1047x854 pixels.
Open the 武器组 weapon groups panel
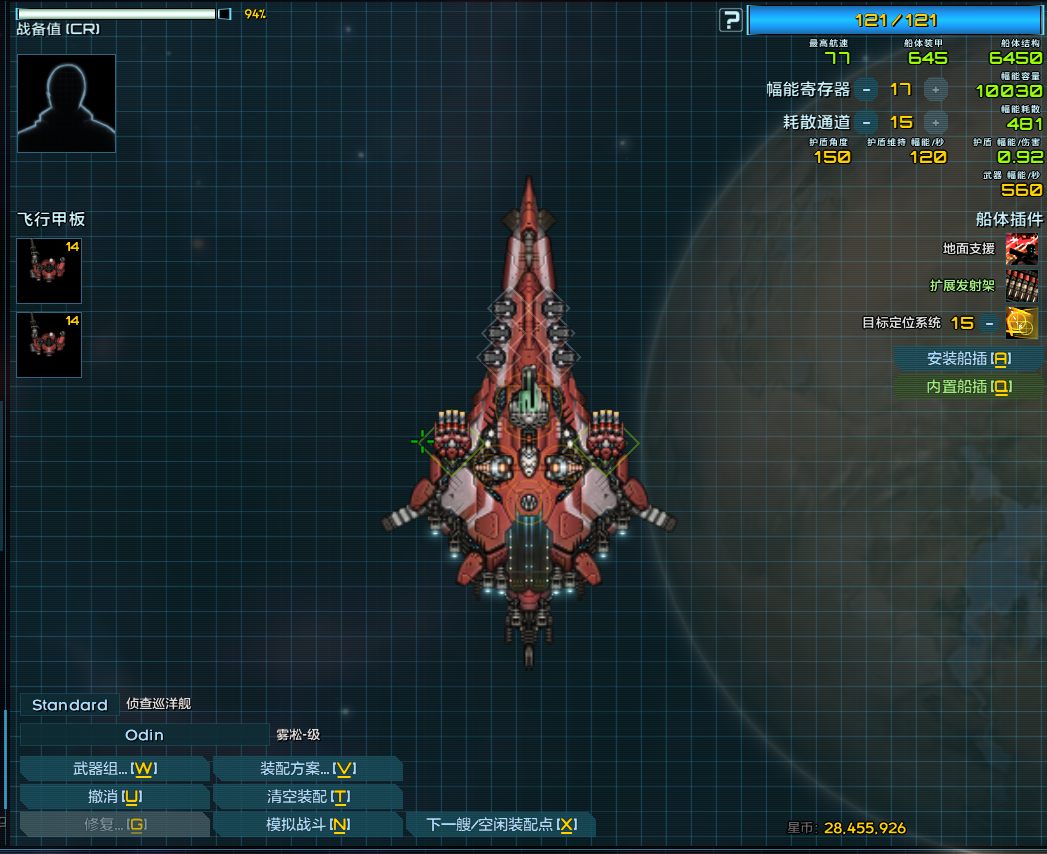pyautogui.click(x=115, y=768)
